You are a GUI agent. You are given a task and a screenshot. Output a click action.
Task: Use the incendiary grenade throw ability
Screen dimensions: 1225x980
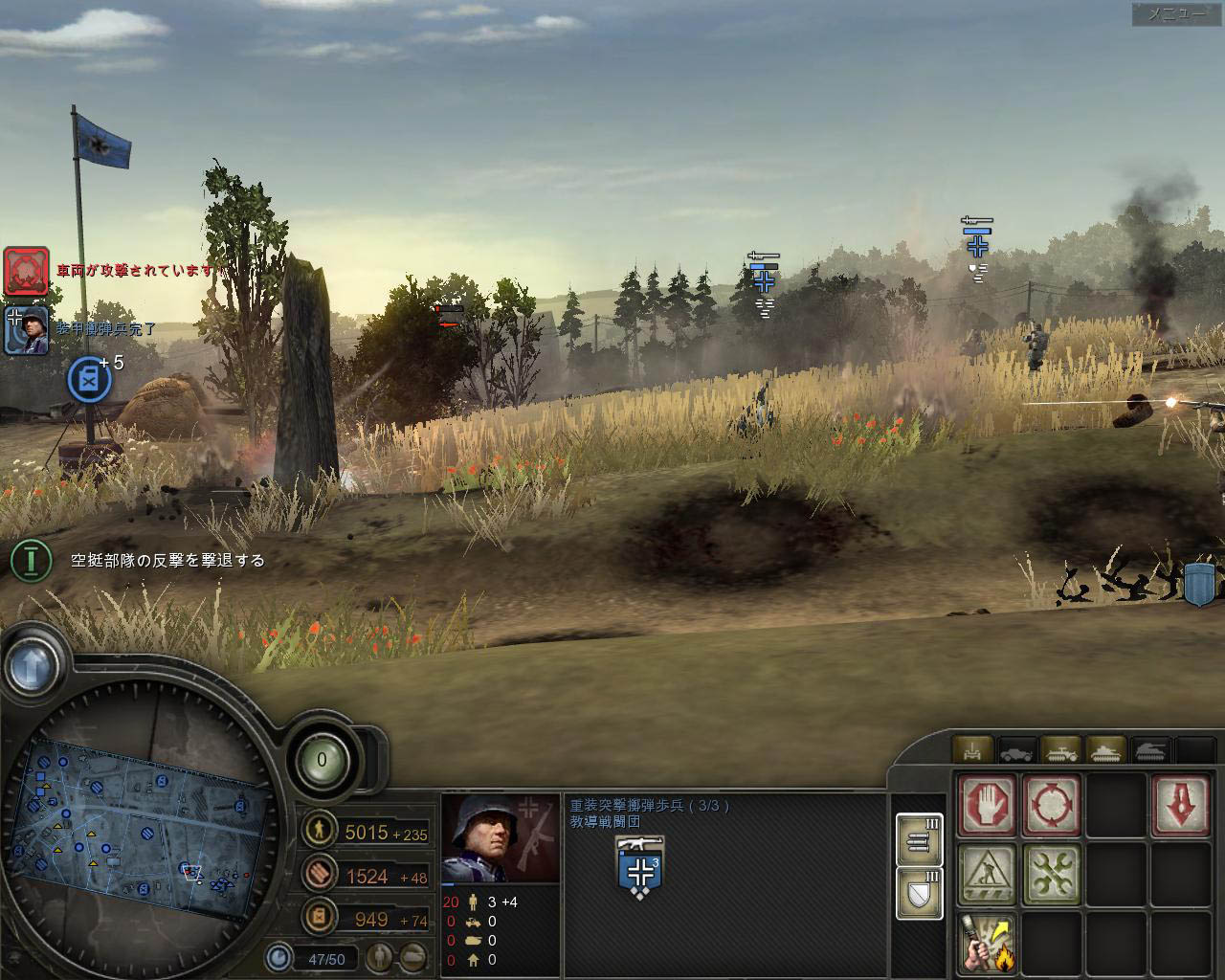click(987, 942)
